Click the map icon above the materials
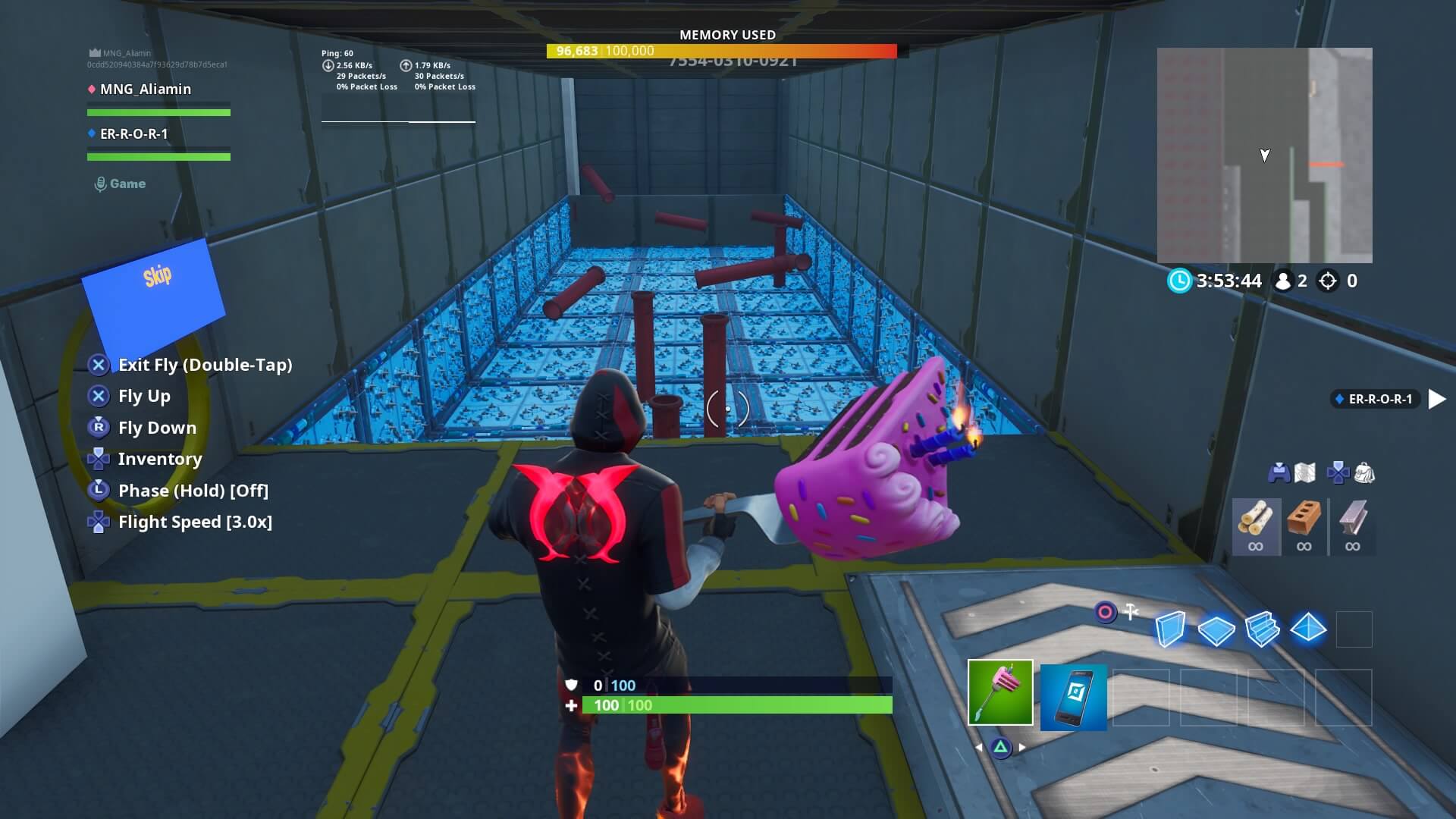The height and width of the screenshot is (819, 1456). [1306, 472]
